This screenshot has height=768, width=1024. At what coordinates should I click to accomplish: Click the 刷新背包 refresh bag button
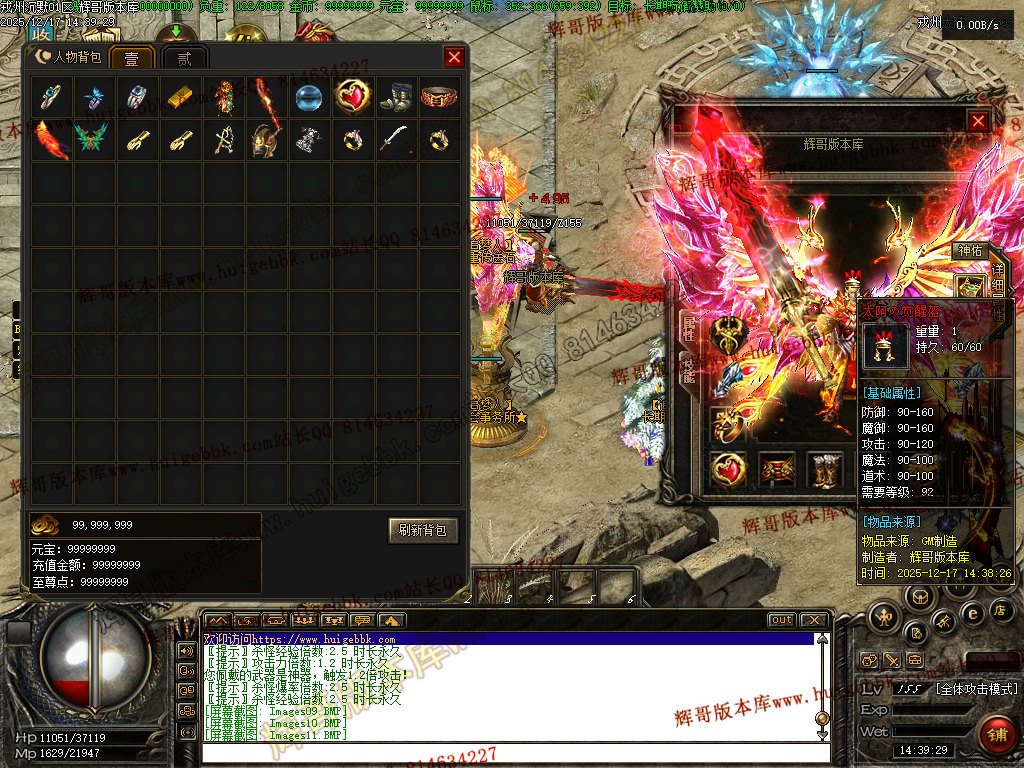423,530
